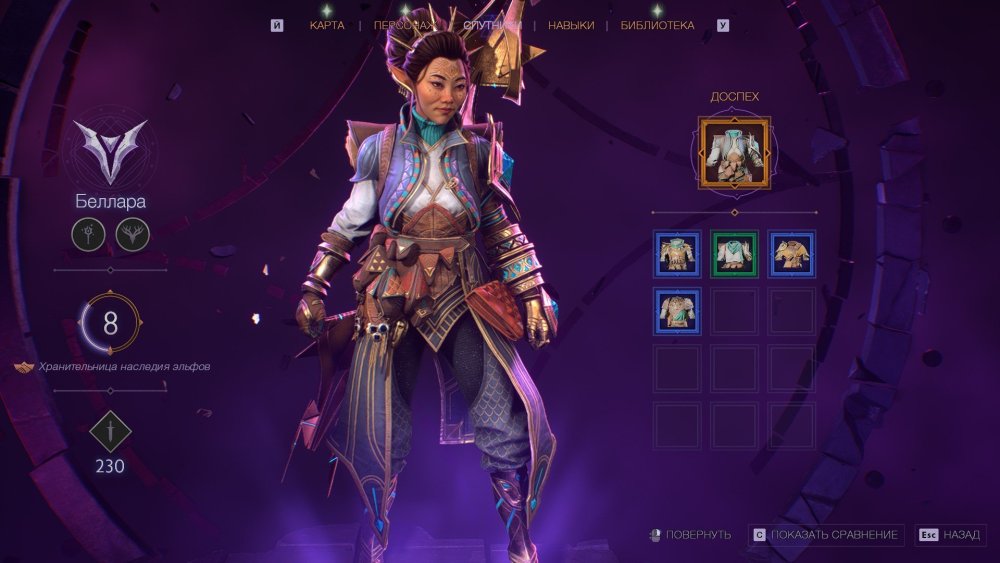Select the equipped armor slot under Доспех

[x=735, y=153]
